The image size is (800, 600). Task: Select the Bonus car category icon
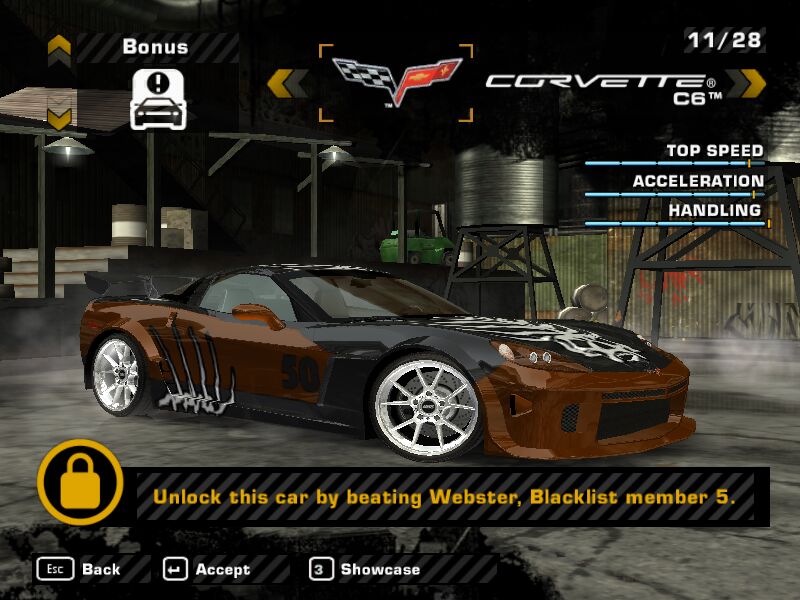click(159, 98)
